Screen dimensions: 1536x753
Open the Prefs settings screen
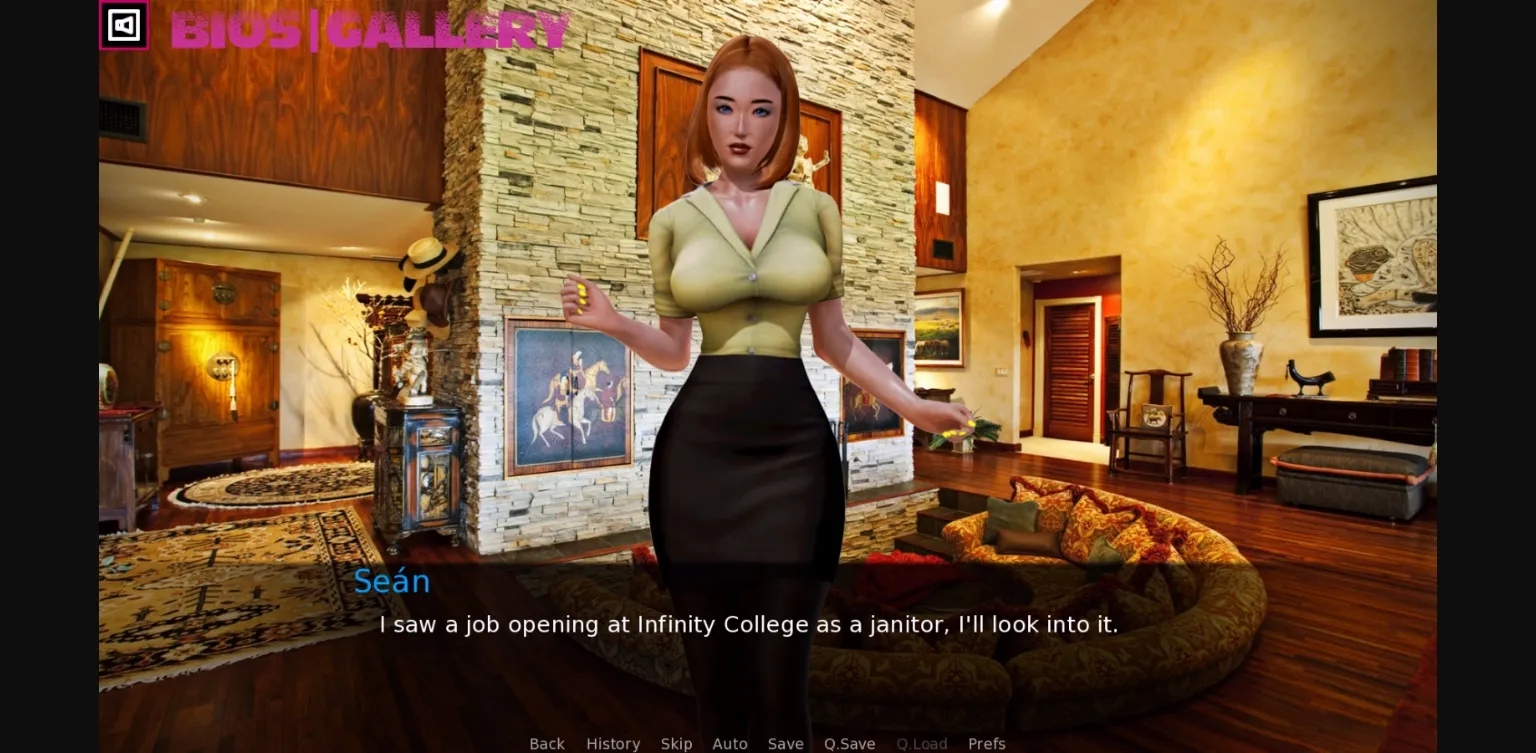[x=987, y=744]
